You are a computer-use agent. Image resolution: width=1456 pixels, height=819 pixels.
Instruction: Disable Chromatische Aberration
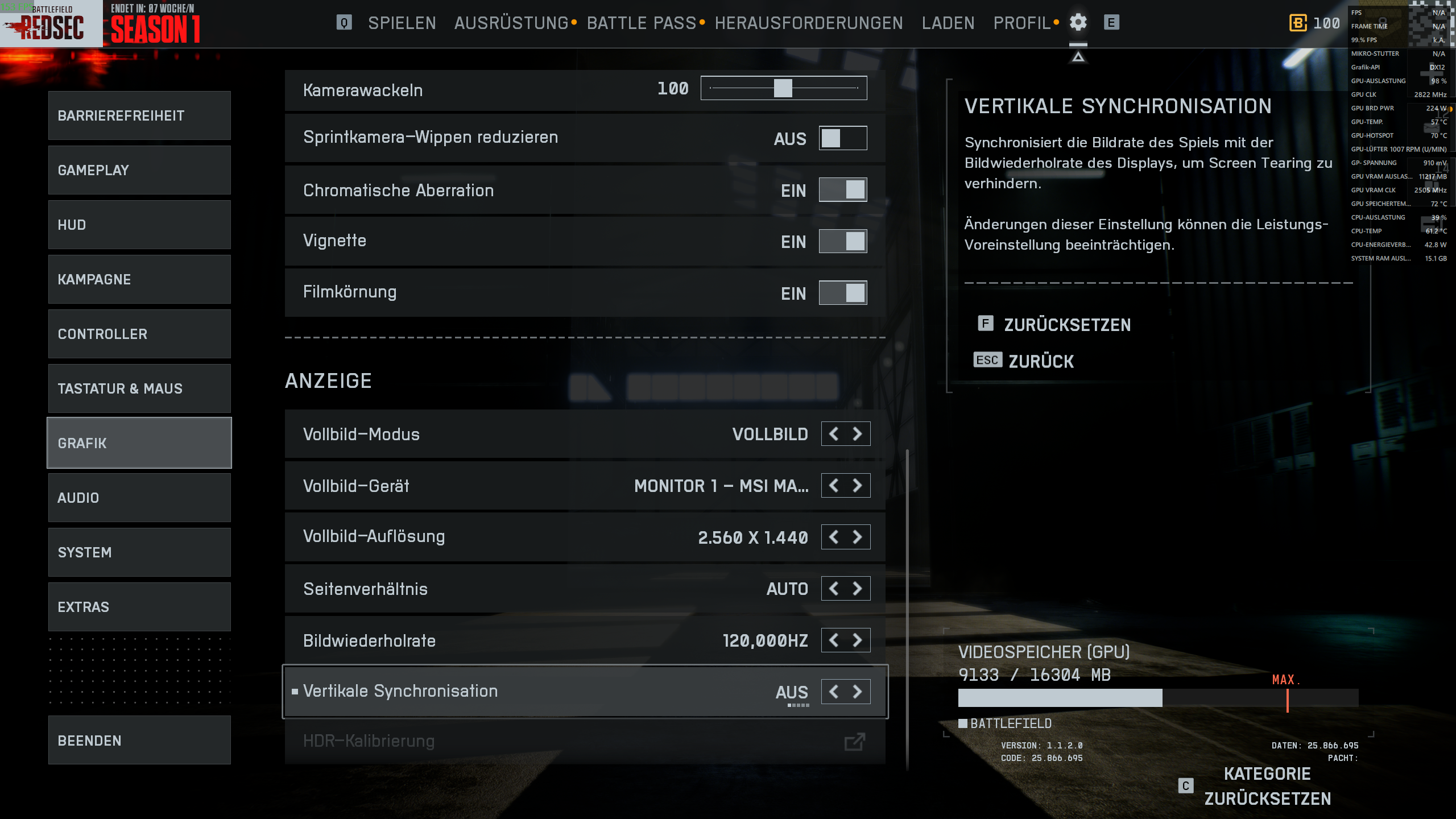pyautogui.click(x=842, y=190)
